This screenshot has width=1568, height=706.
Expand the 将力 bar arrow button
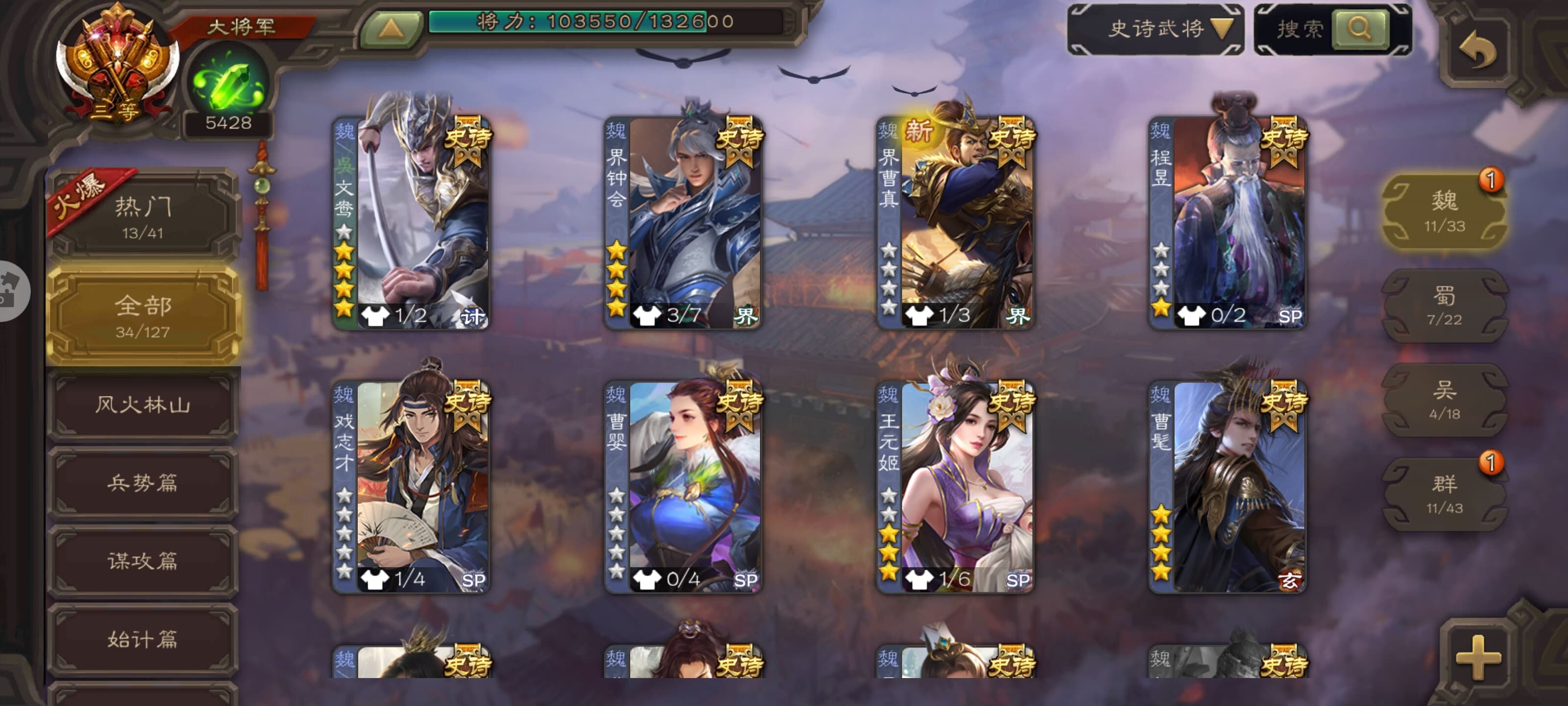coord(391,28)
